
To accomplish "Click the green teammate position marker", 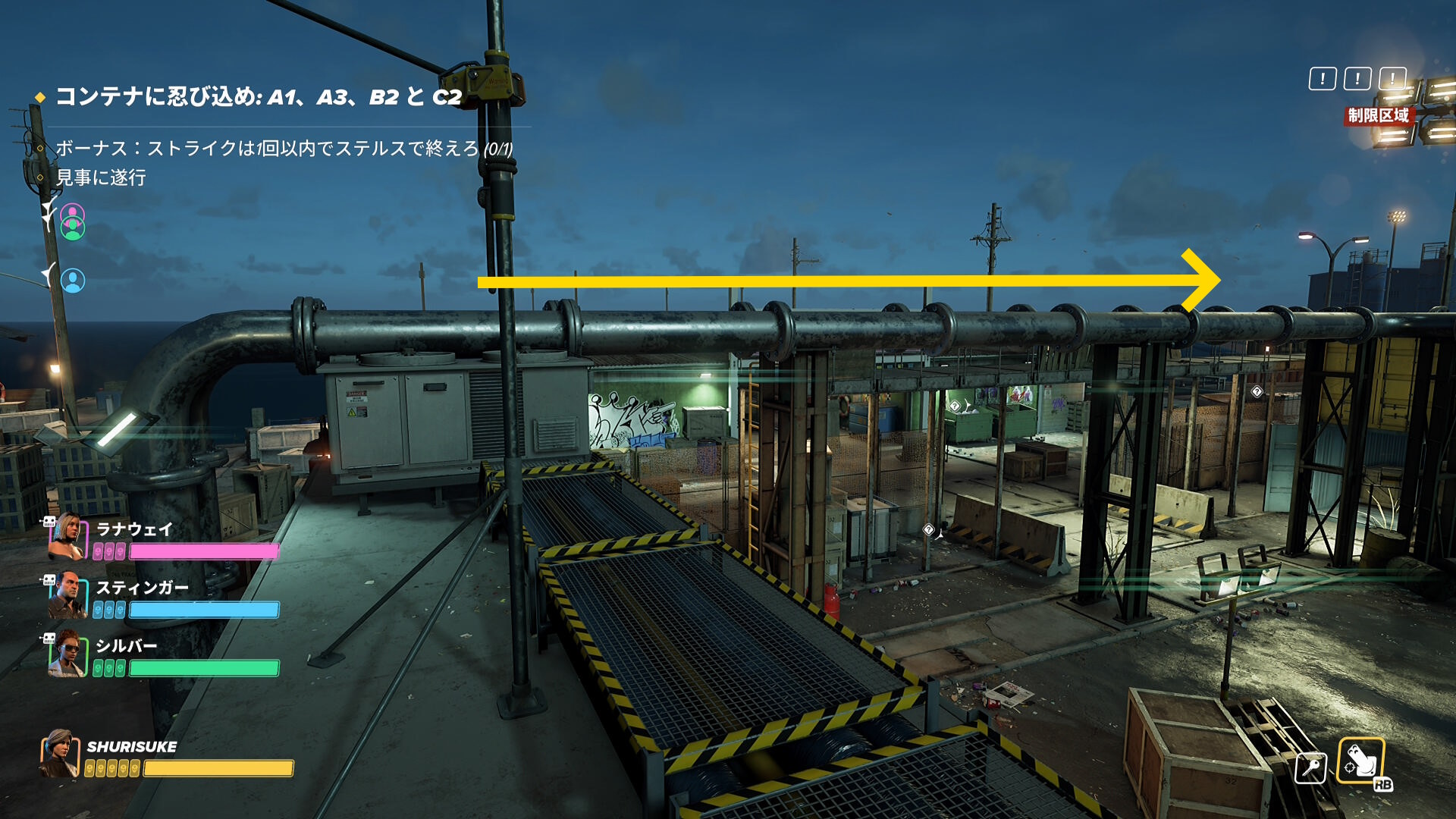I will click(x=73, y=227).
